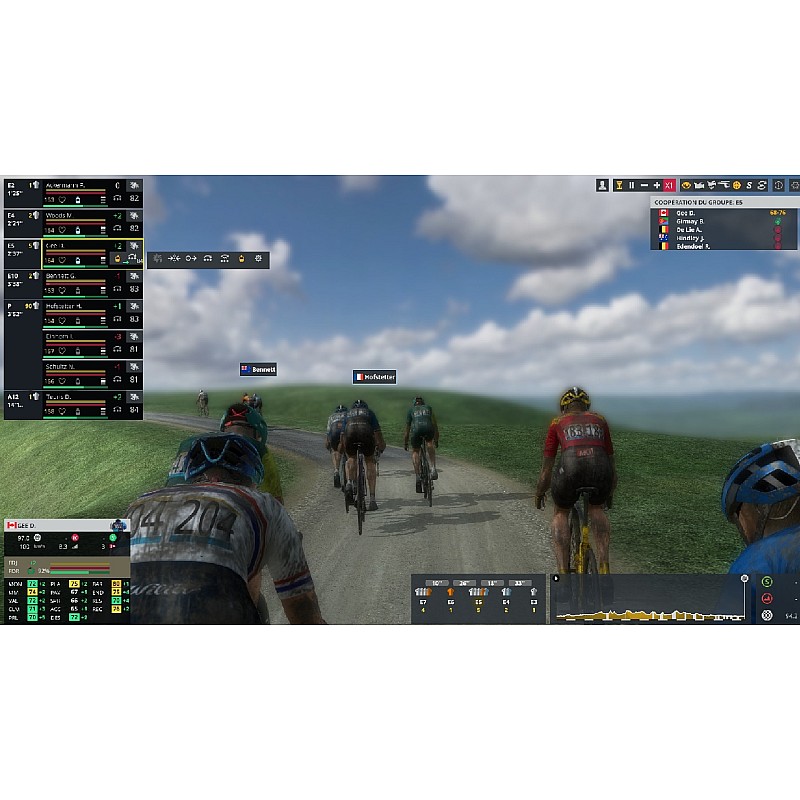Click the Bennett rider name tag
Image resolution: width=800 pixels, height=800 pixels.
tap(258, 369)
